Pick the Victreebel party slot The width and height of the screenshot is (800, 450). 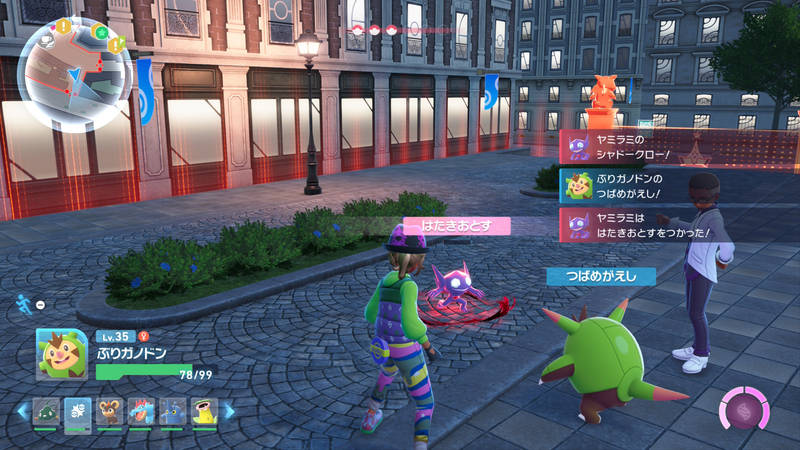coord(203,411)
